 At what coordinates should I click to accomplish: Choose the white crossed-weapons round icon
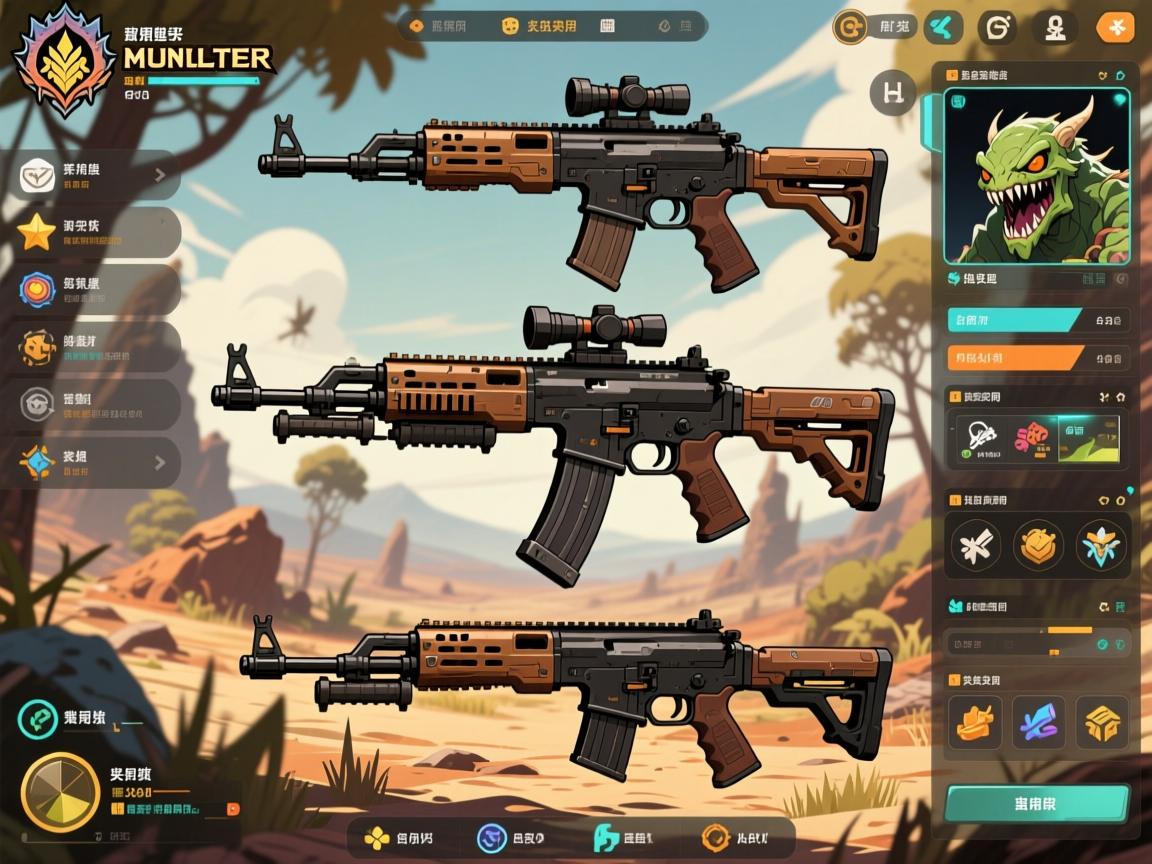pos(975,546)
